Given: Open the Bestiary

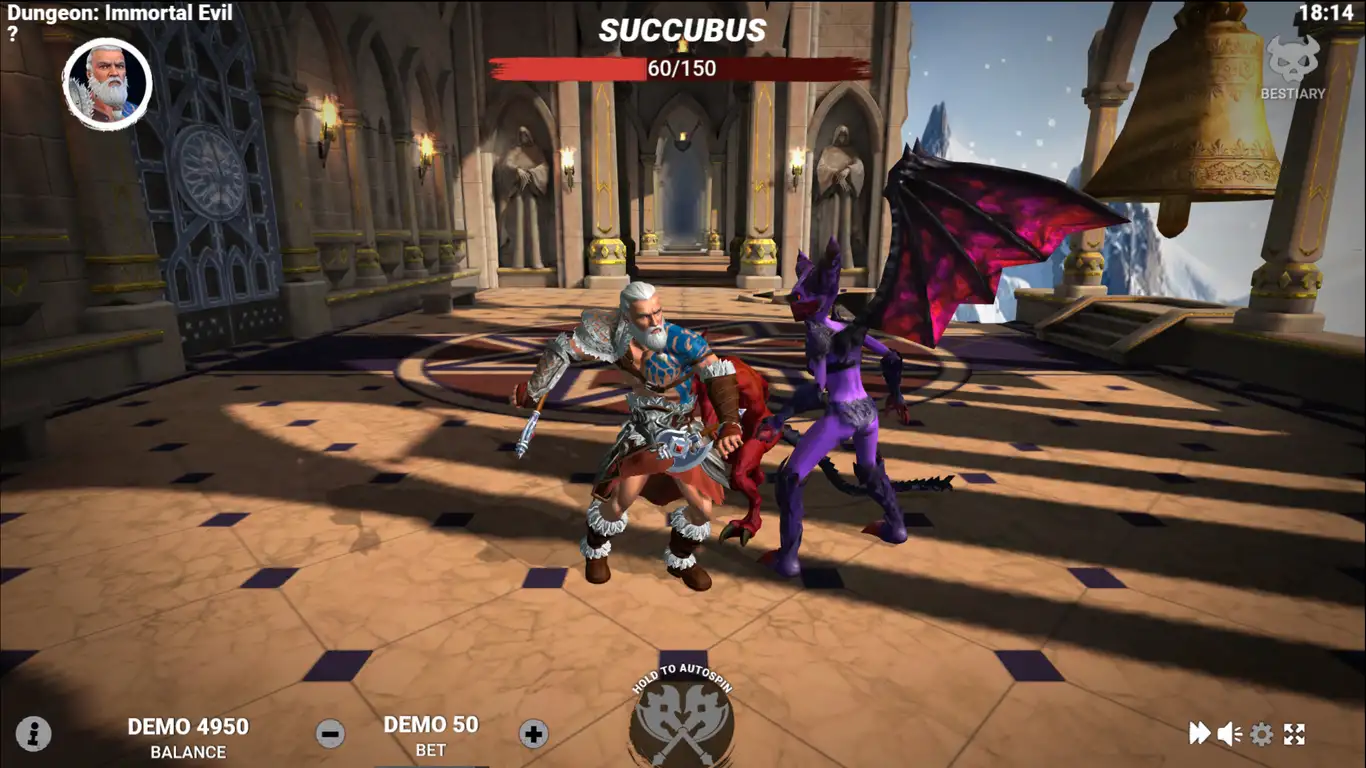Looking at the screenshot, I should [1293, 69].
